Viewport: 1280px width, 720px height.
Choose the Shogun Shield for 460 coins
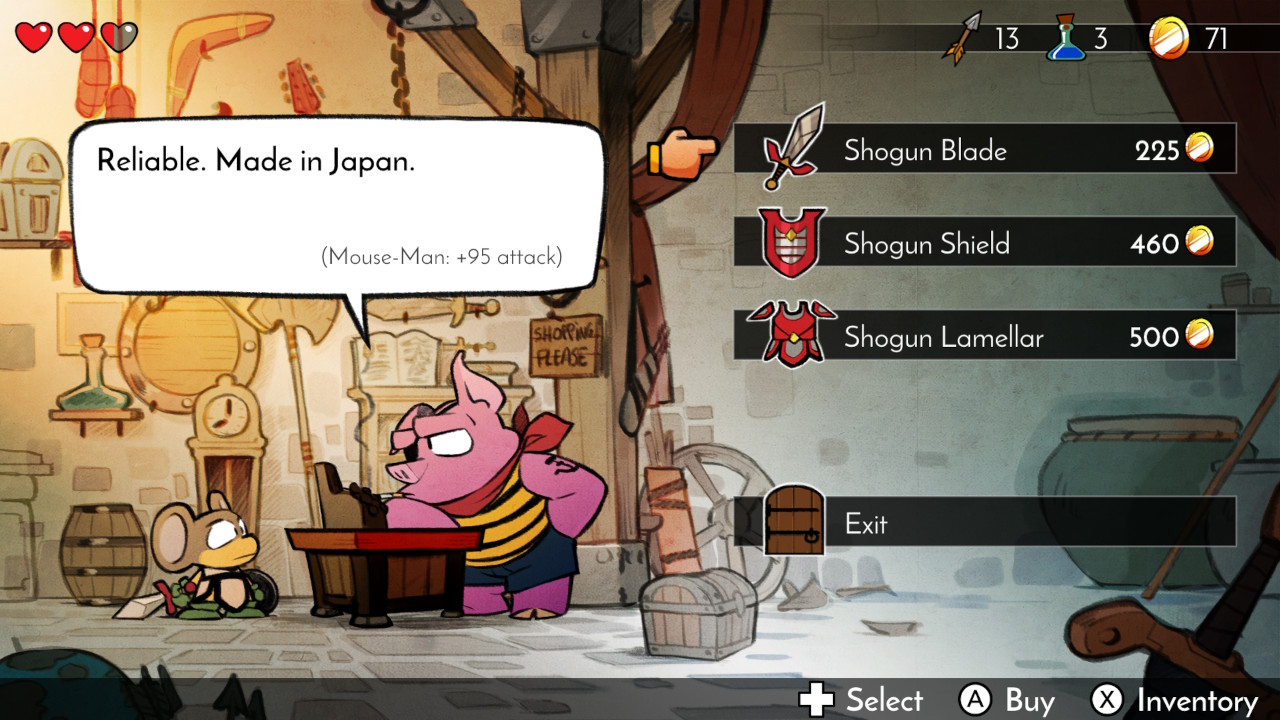click(x=985, y=243)
